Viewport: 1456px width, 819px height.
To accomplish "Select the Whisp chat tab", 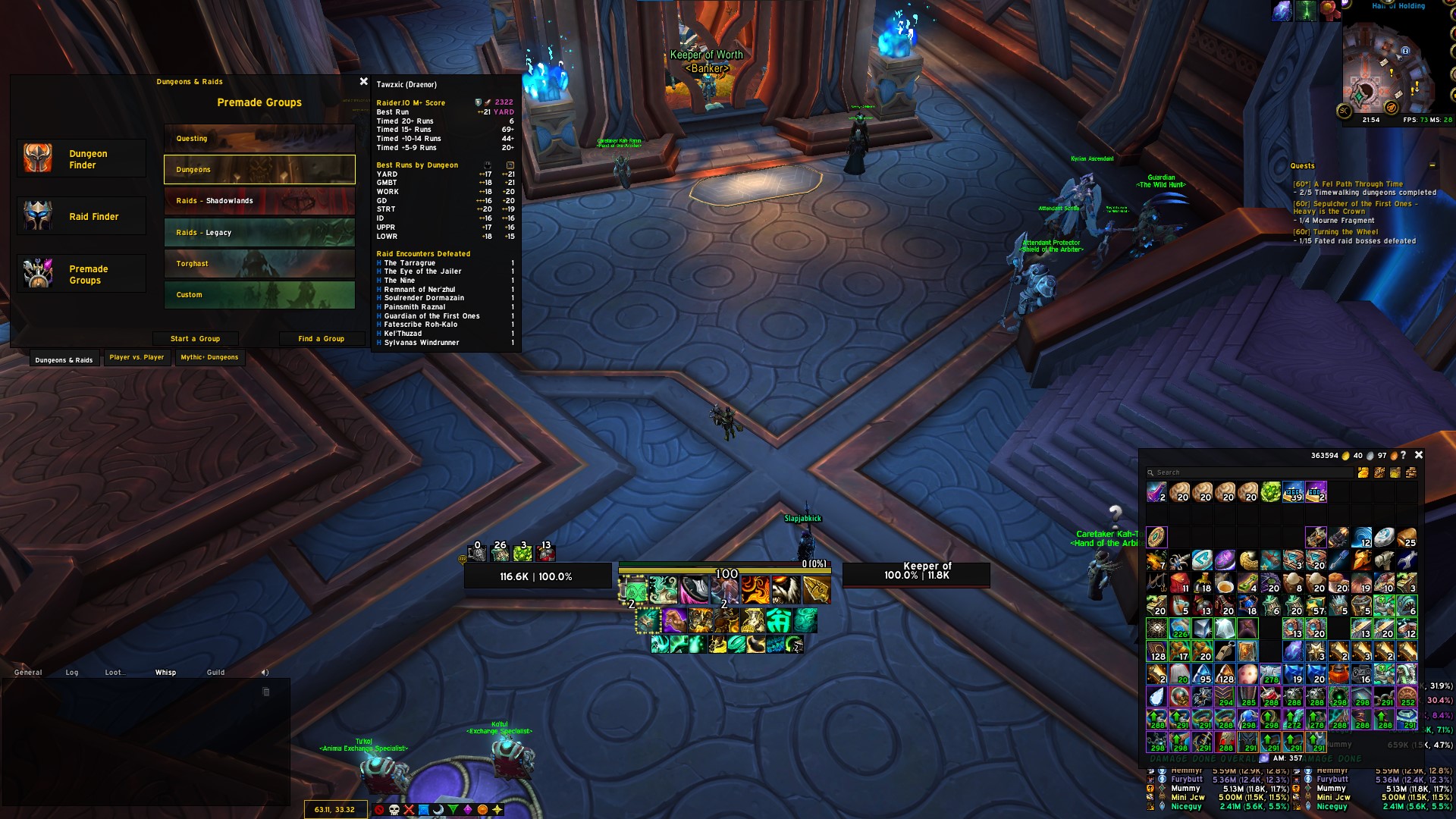I will tap(165, 672).
